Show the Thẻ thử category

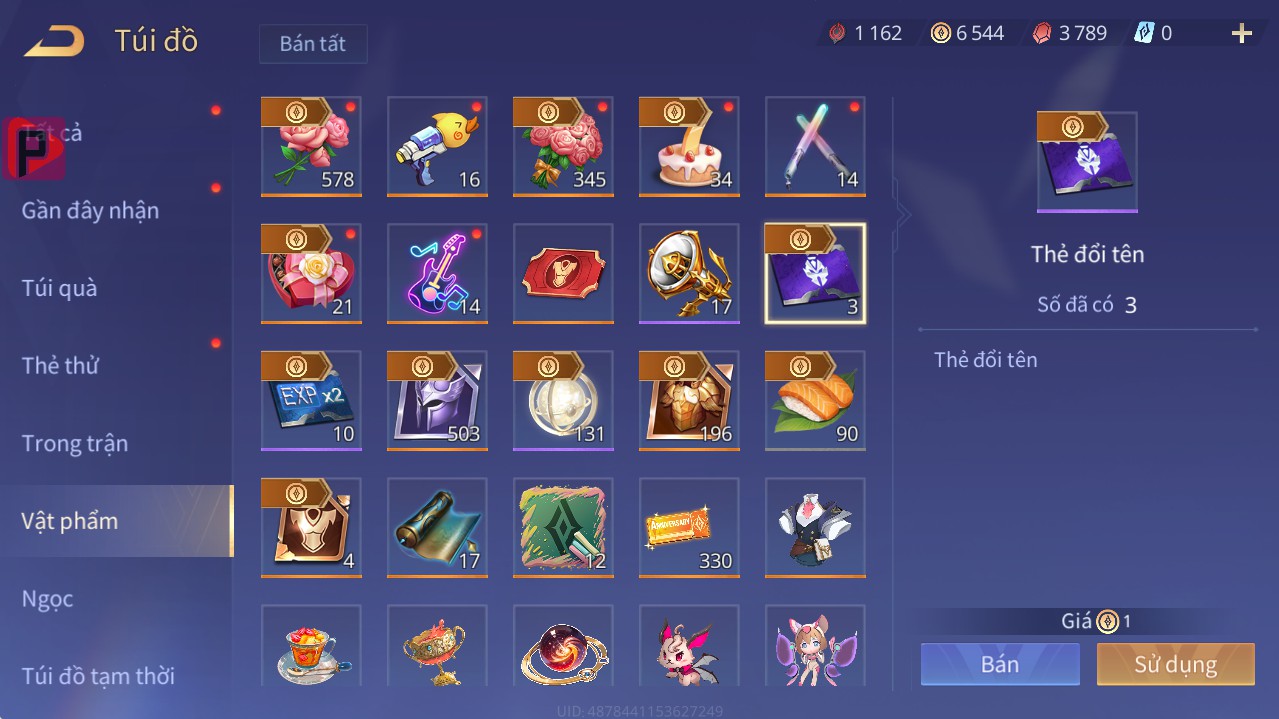pyautogui.click(x=60, y=365)
